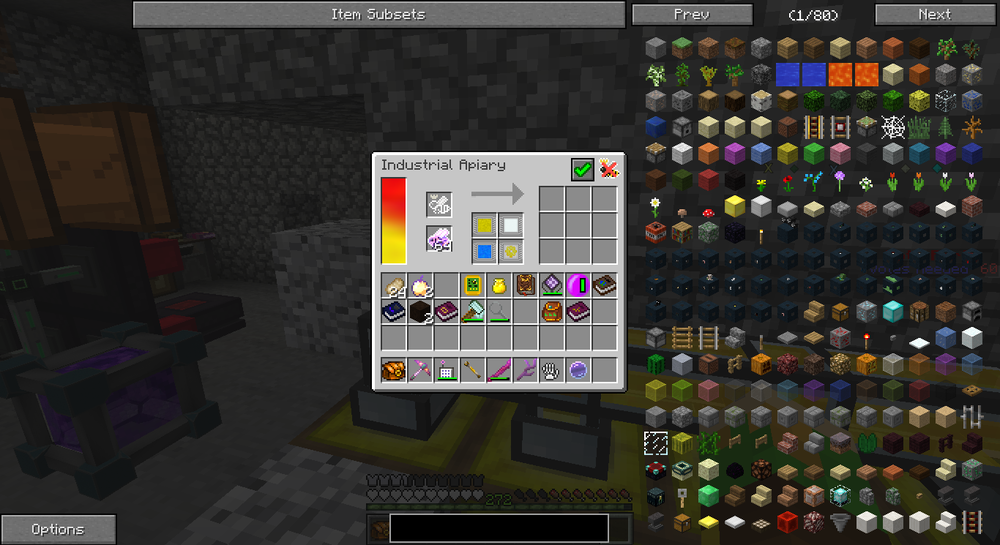1000x545 pixels.
Task: Select the purple orb in the hotbar
Action: click(578, 370)
